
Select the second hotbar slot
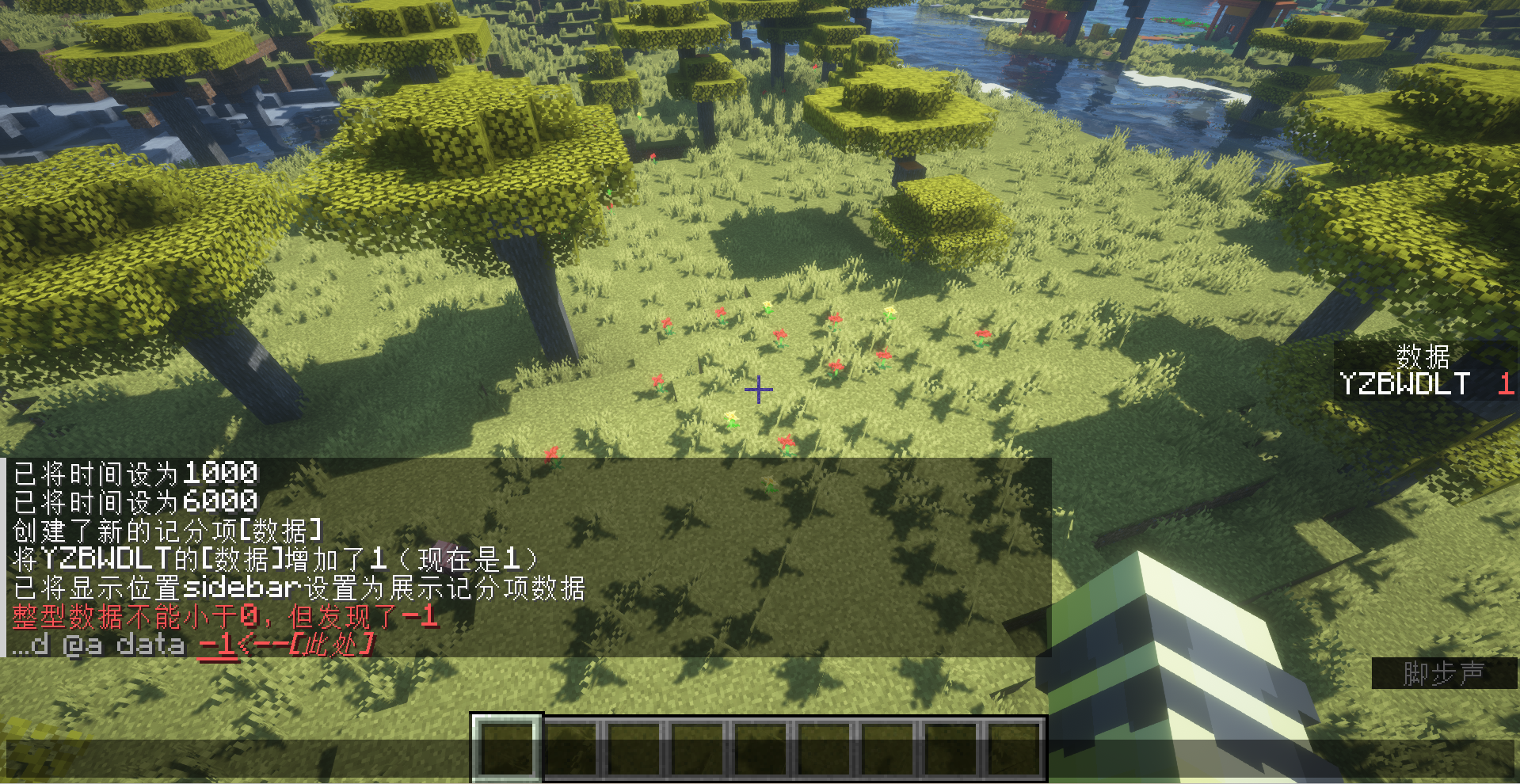tap(570, 748)
